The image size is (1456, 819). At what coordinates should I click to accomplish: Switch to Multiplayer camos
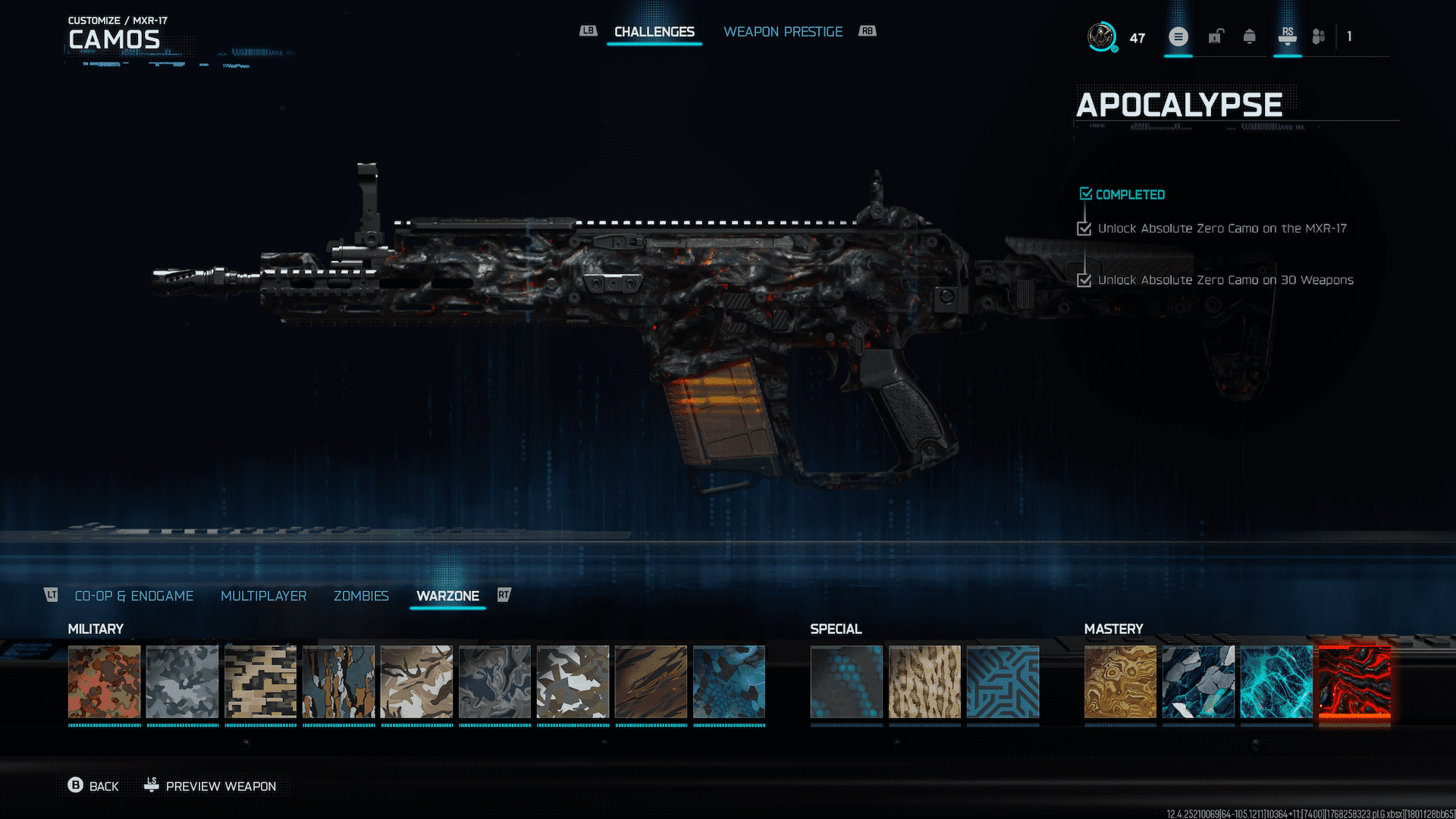click(x=263, y=596)
